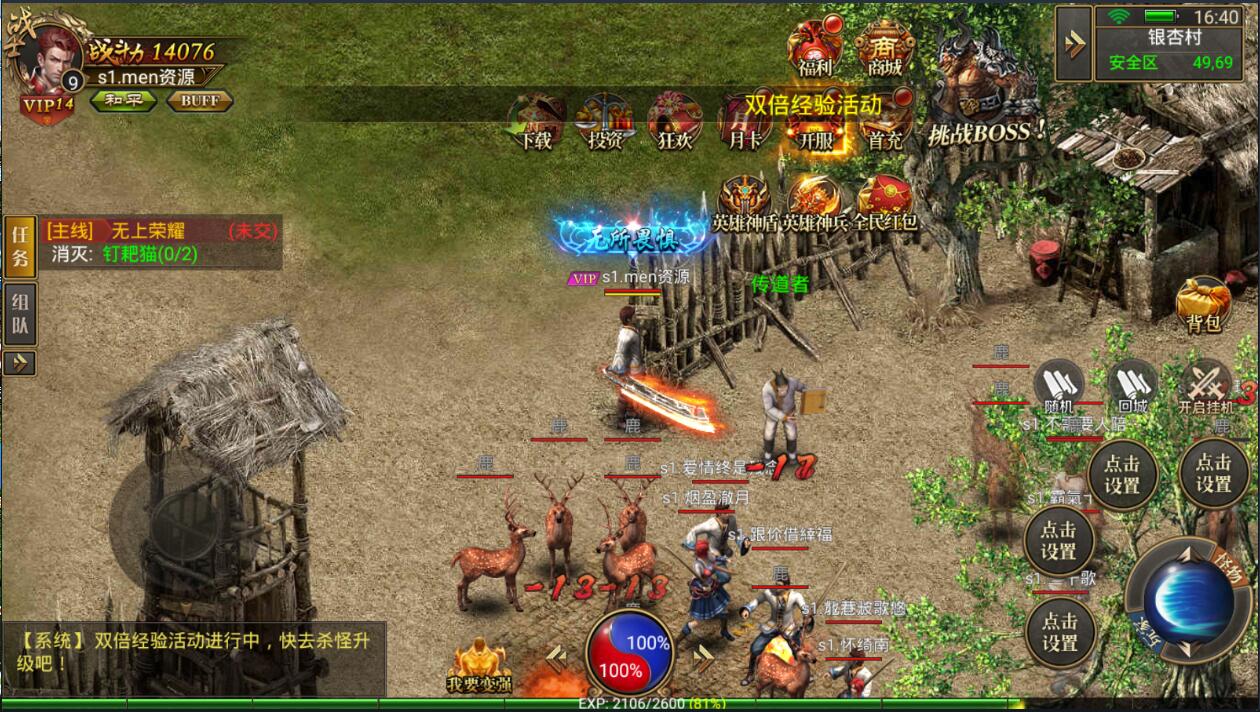This screenshot has height=712, width=1260.
Task: Open the 月卡 monthly card
Action: click(744, 121)
